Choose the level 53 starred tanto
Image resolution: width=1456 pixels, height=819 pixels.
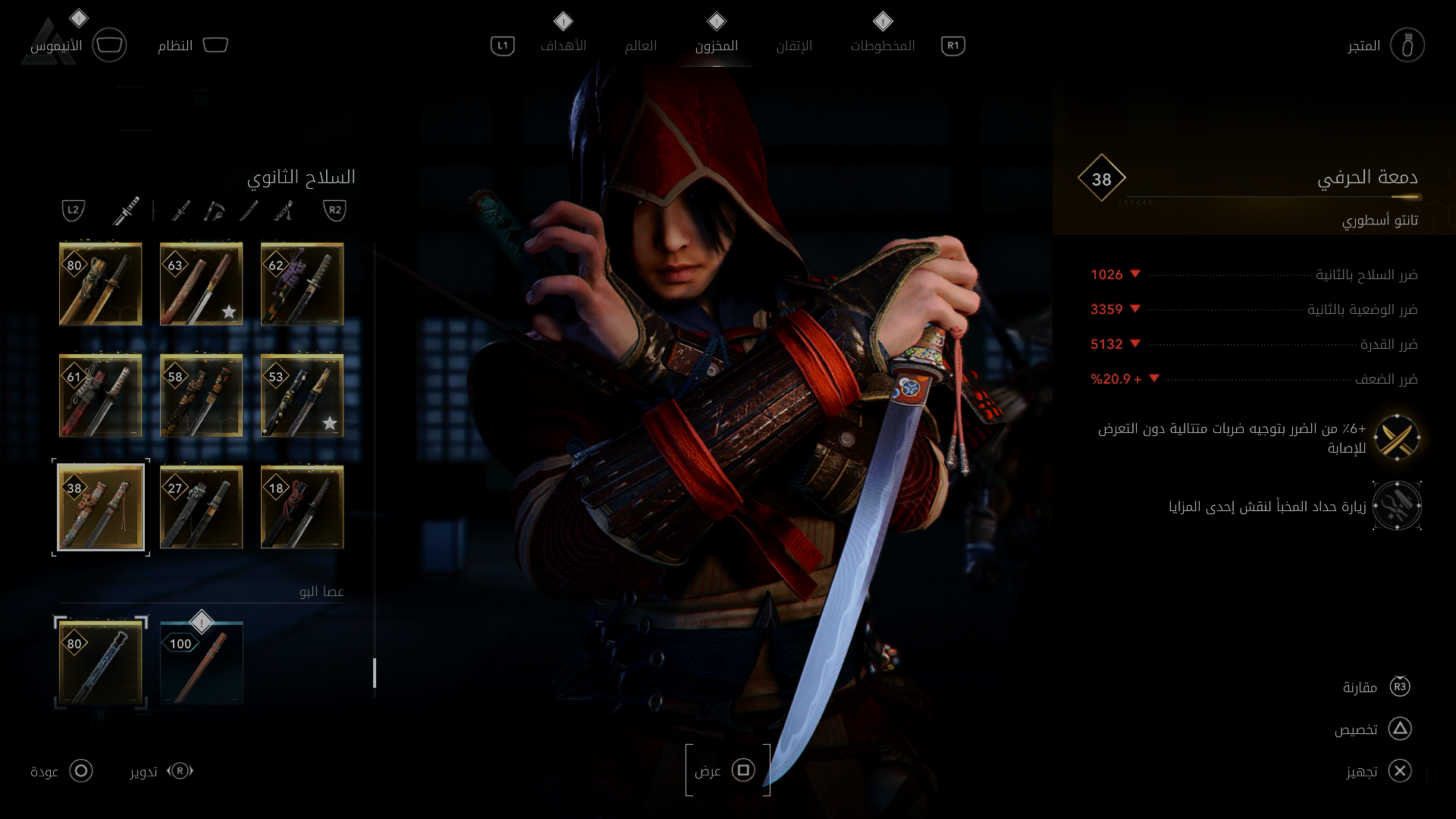(x=303, y=396)
